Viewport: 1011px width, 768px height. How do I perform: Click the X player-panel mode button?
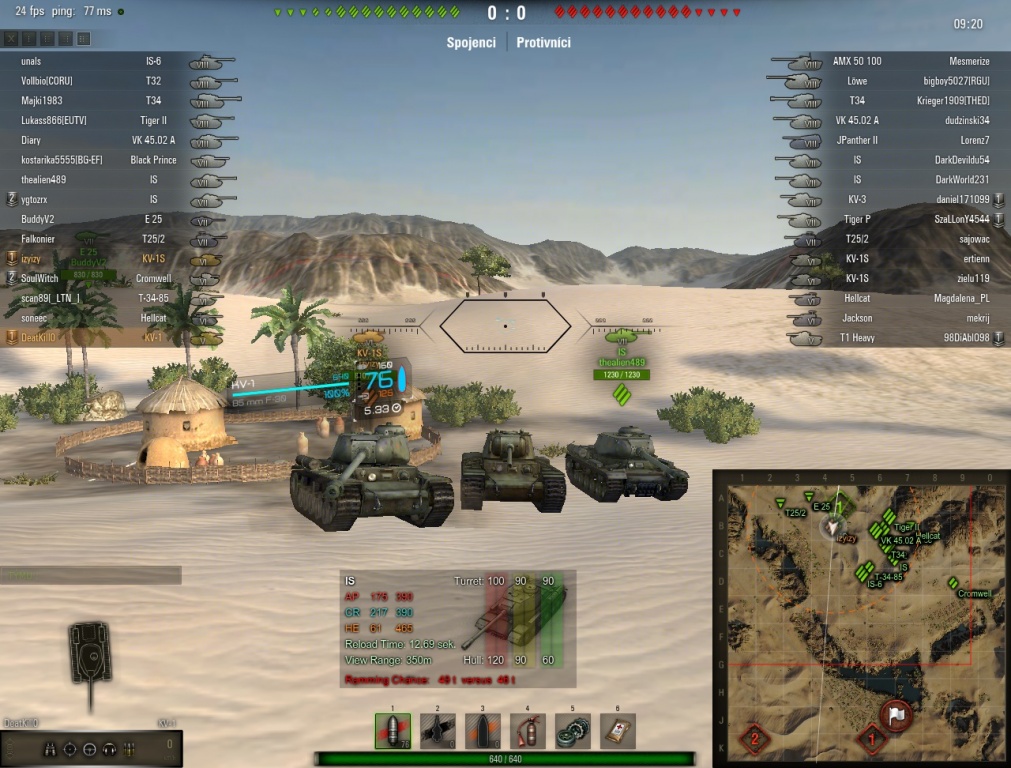(x=11, y=39)
